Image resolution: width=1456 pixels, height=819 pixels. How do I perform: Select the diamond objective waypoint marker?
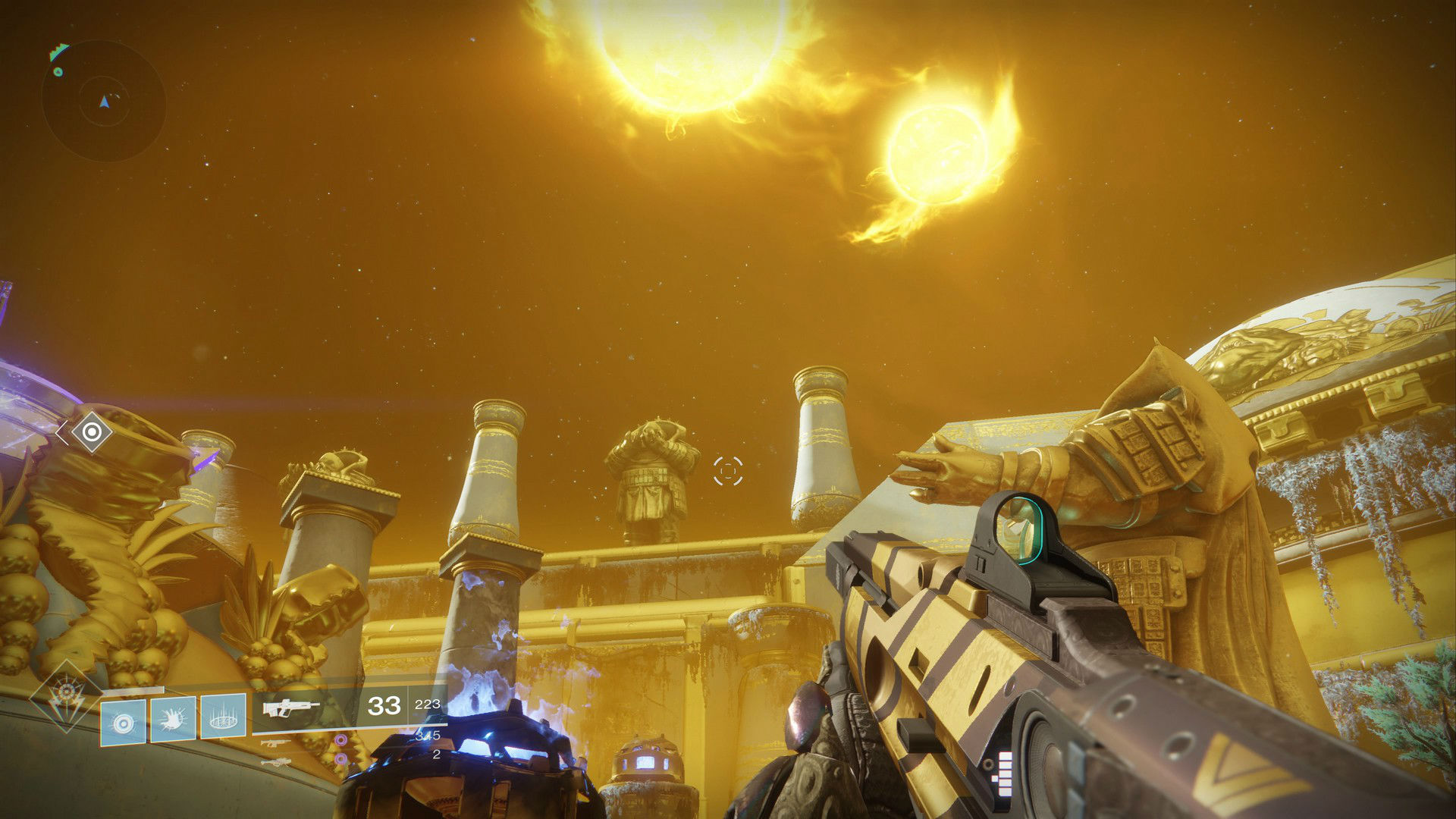[x=92, y=432]
